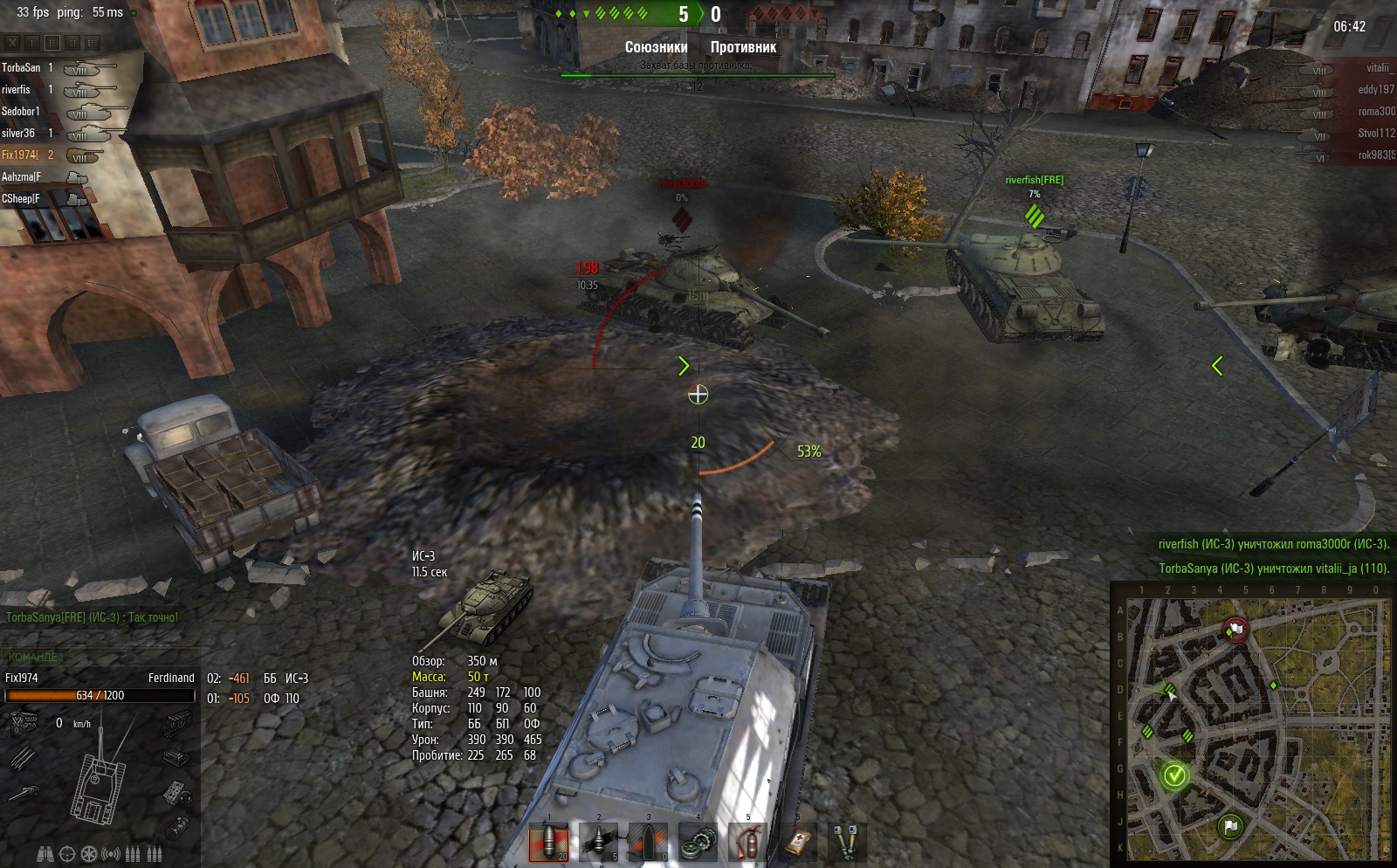Select player CSheep in the allies list
The height and width of the screenshot is (868, 1397).
click(x=21, y=199)
